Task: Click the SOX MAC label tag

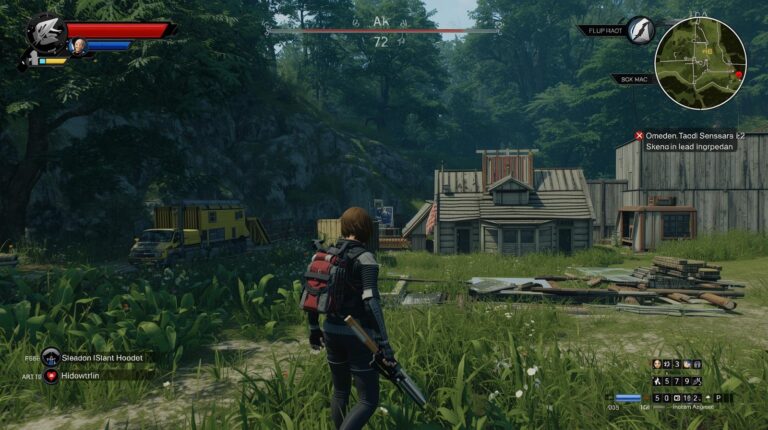Action: pos(634,78)
